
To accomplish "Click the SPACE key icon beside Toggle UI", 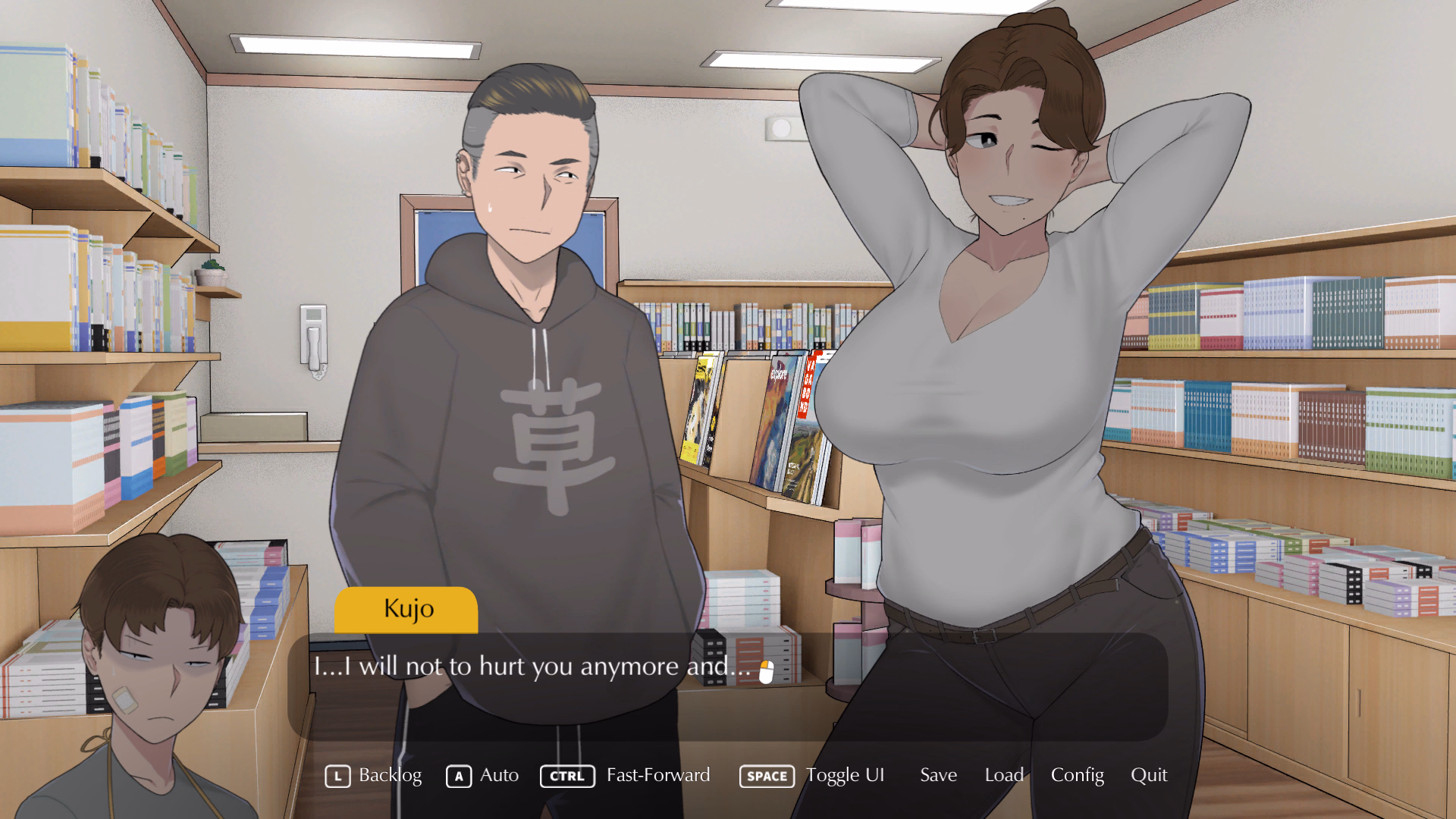I will coord(766,775).
